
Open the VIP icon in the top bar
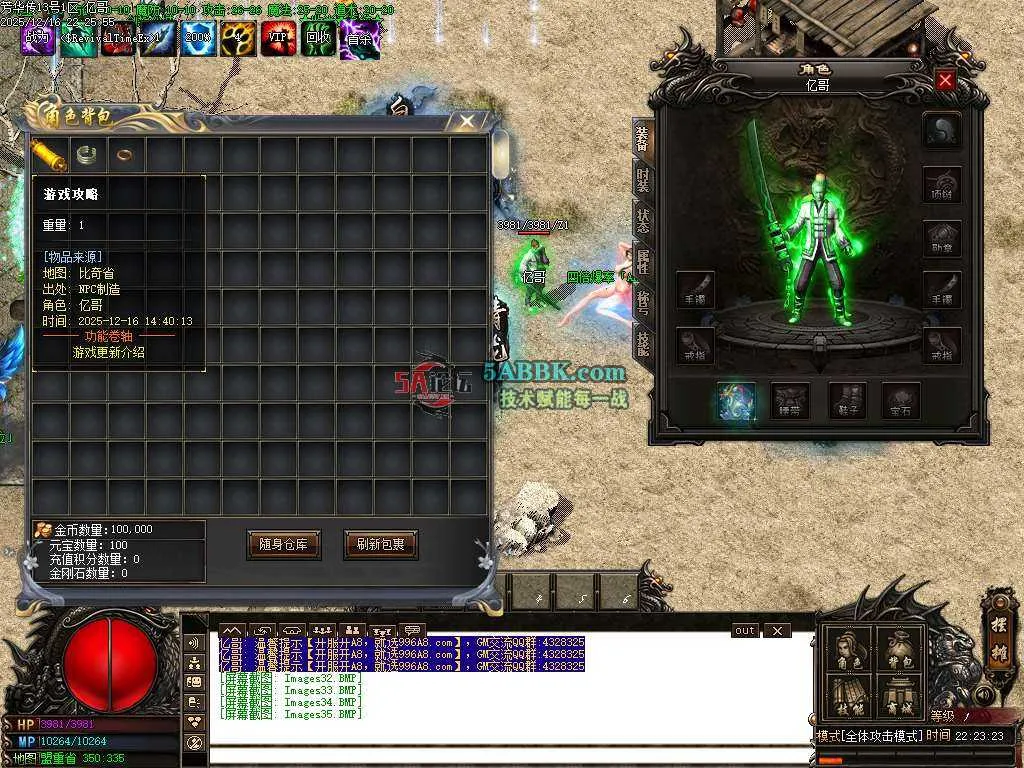coord(279,39)
